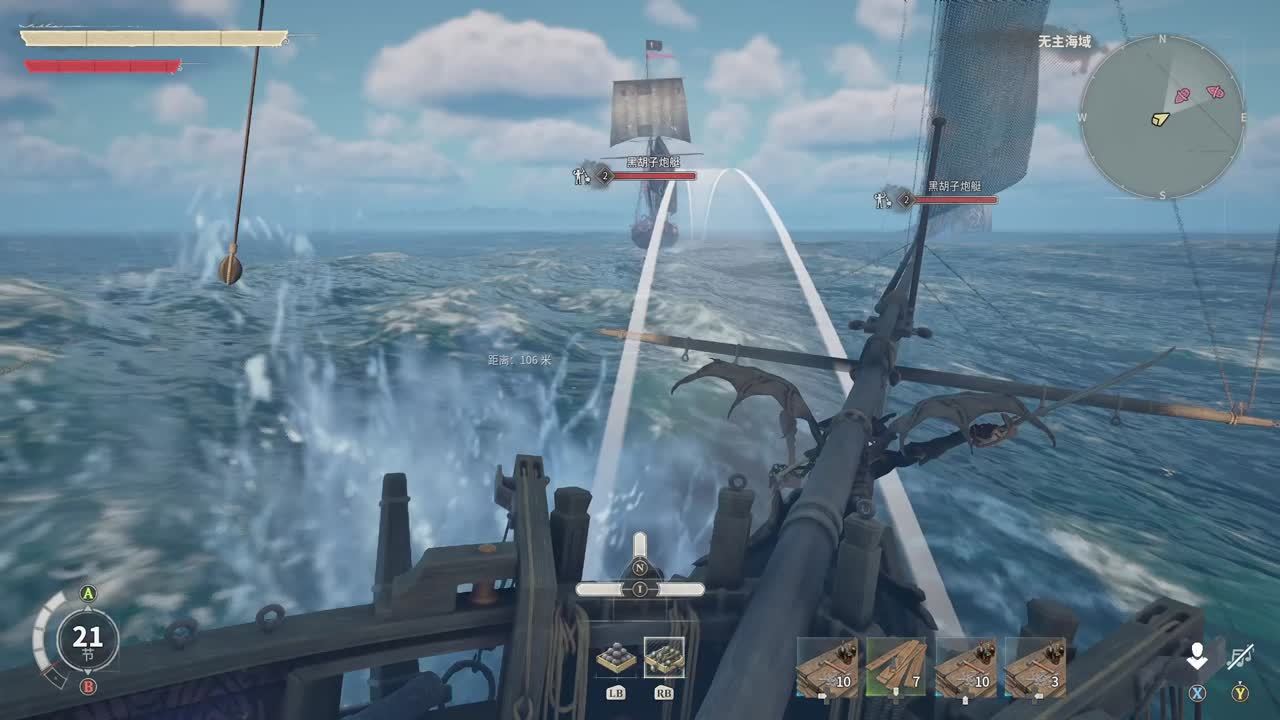1280x720 pixels.
Task: Click the white crew silhouette icon
Action: pyautogui.click(x=1197, y=656)
